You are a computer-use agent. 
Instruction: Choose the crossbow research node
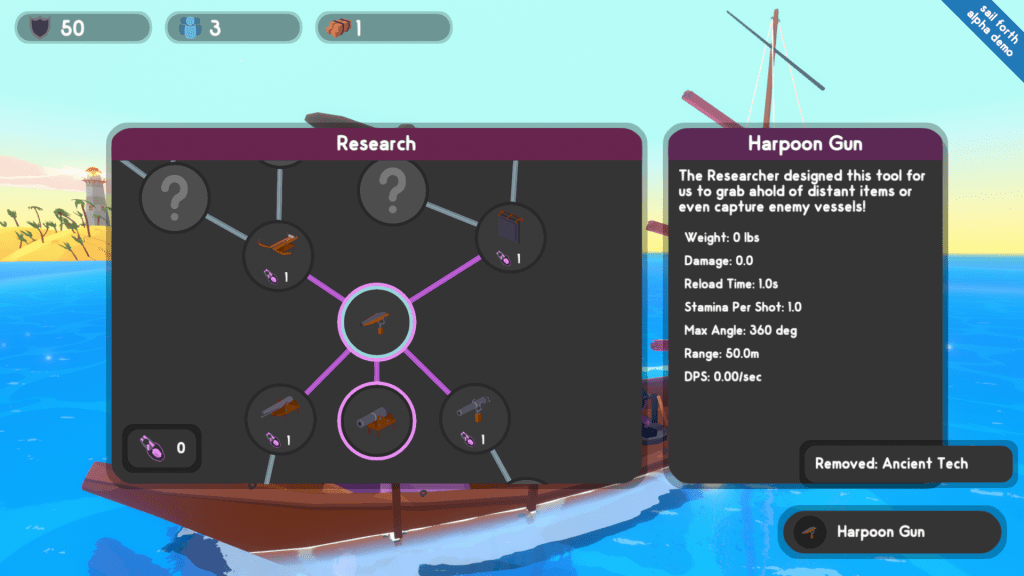pos(279,254)
